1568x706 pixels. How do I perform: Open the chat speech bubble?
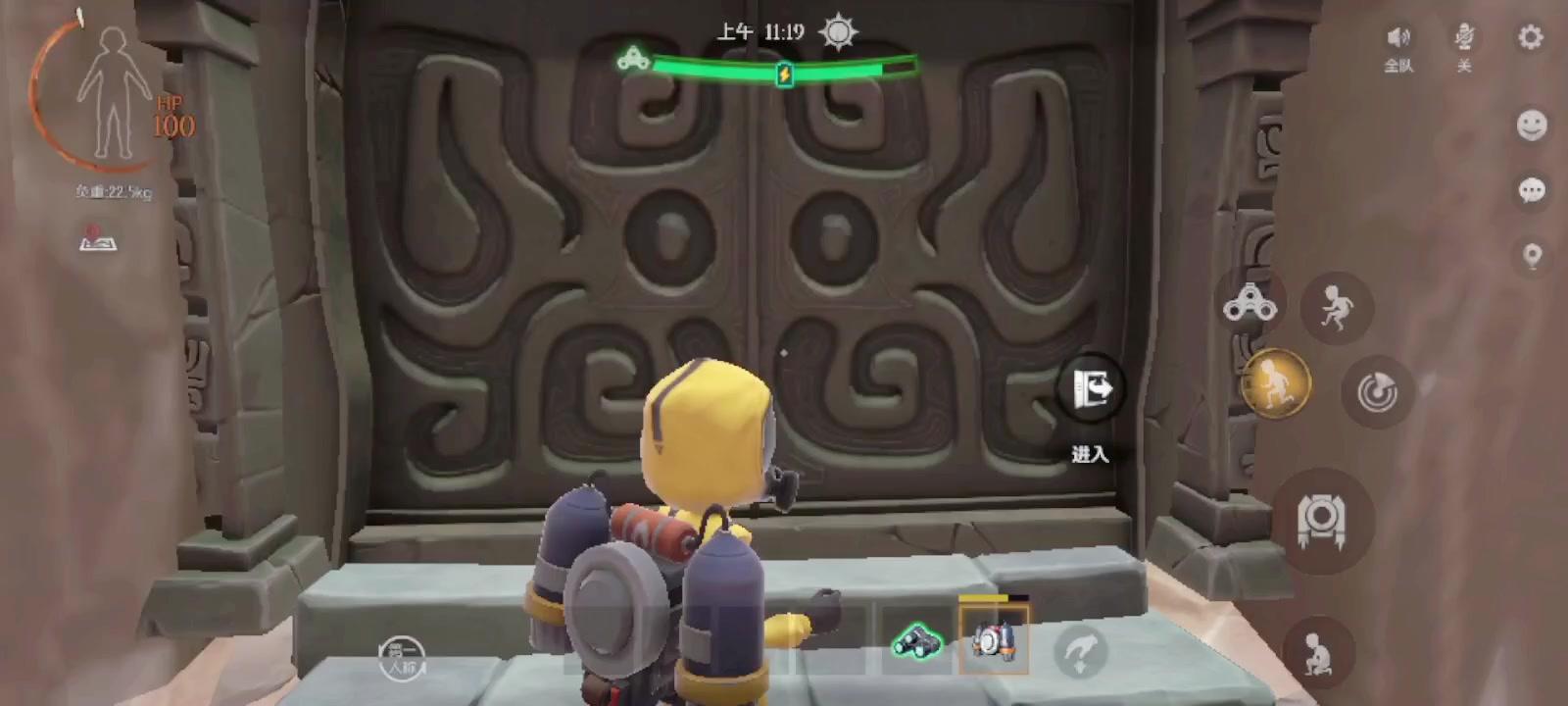(1532, 190)
